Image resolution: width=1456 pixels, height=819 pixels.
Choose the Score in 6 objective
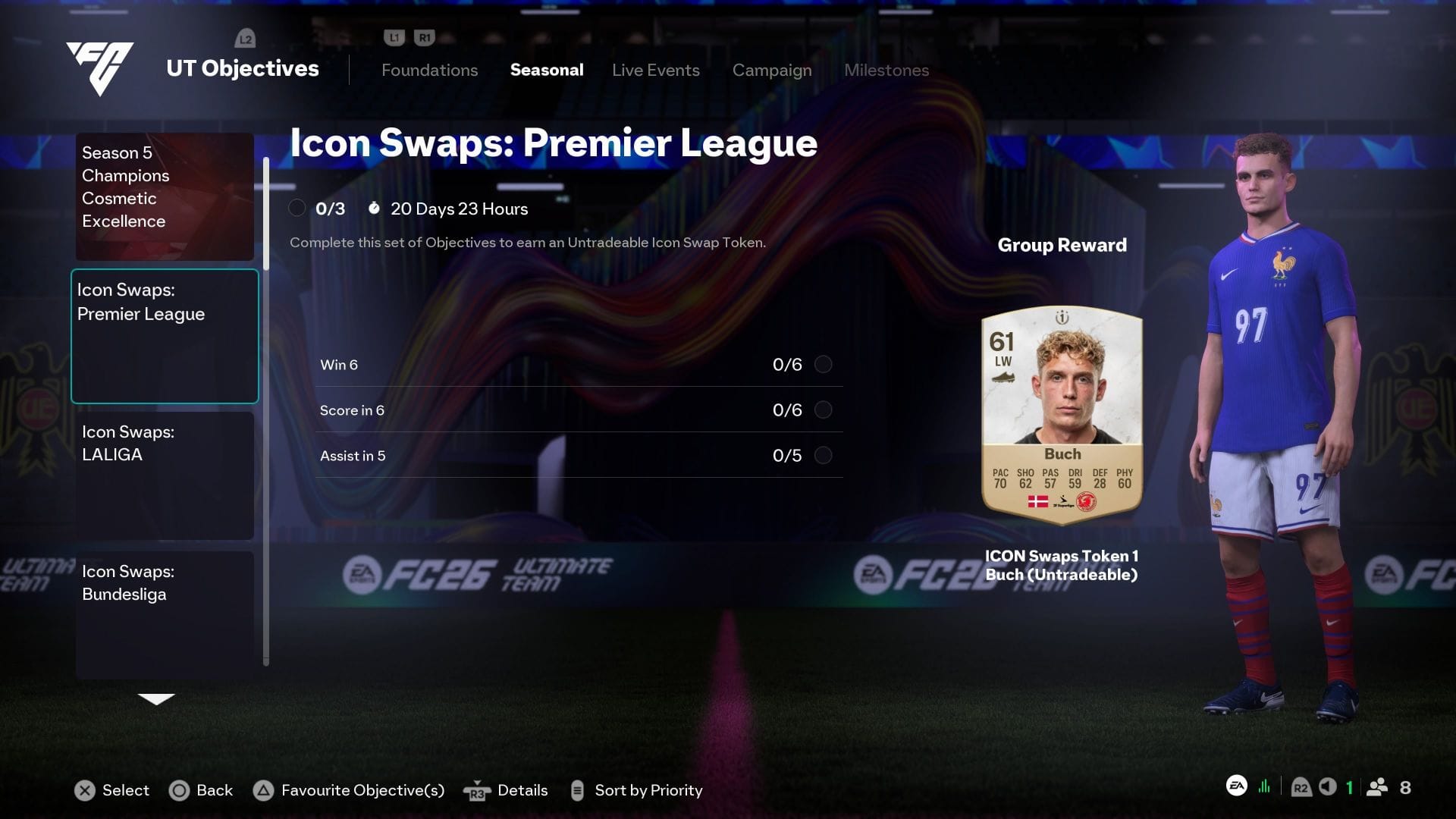pos(579,410)
